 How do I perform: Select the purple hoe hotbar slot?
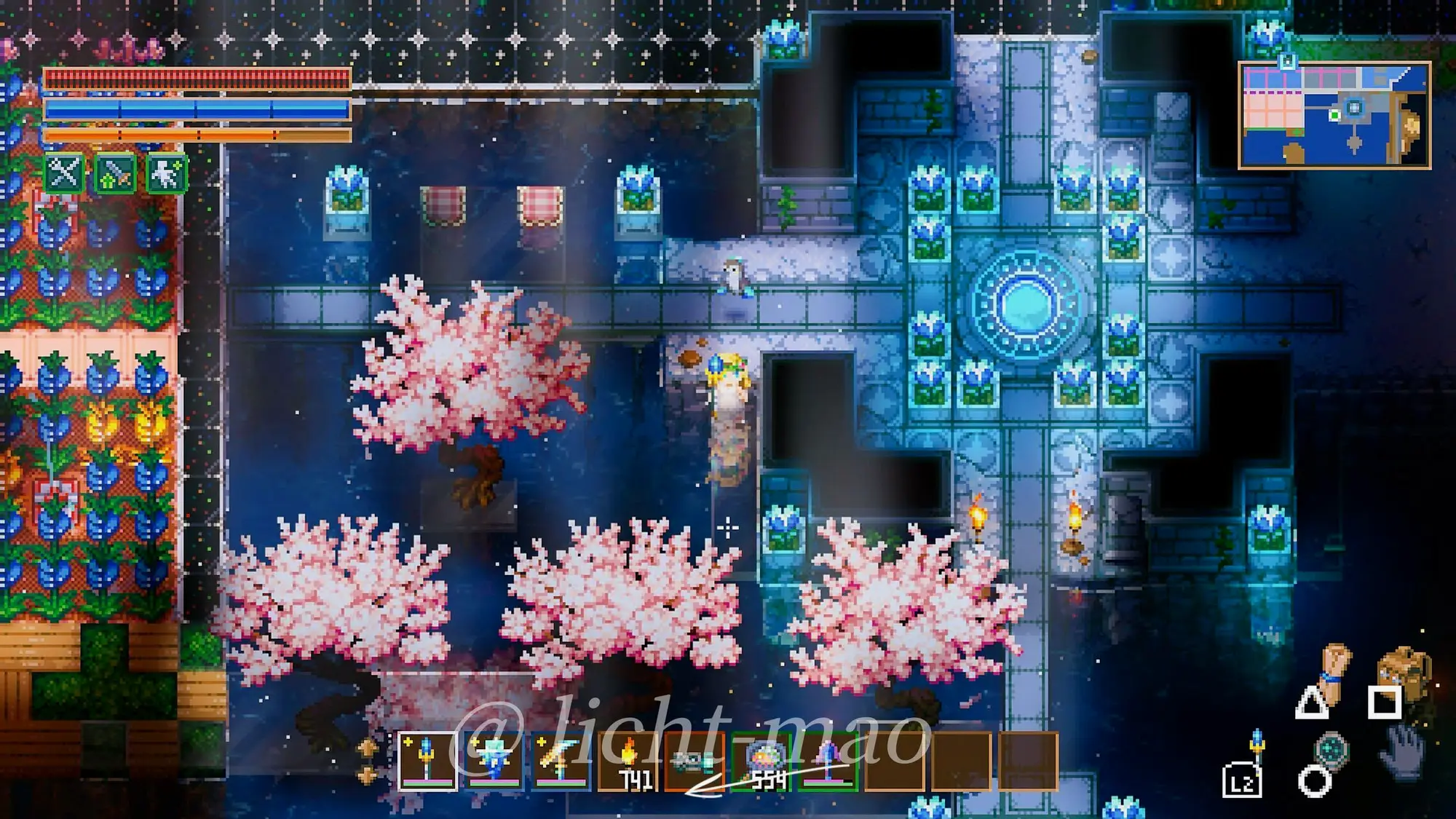[x=828, y=761]
